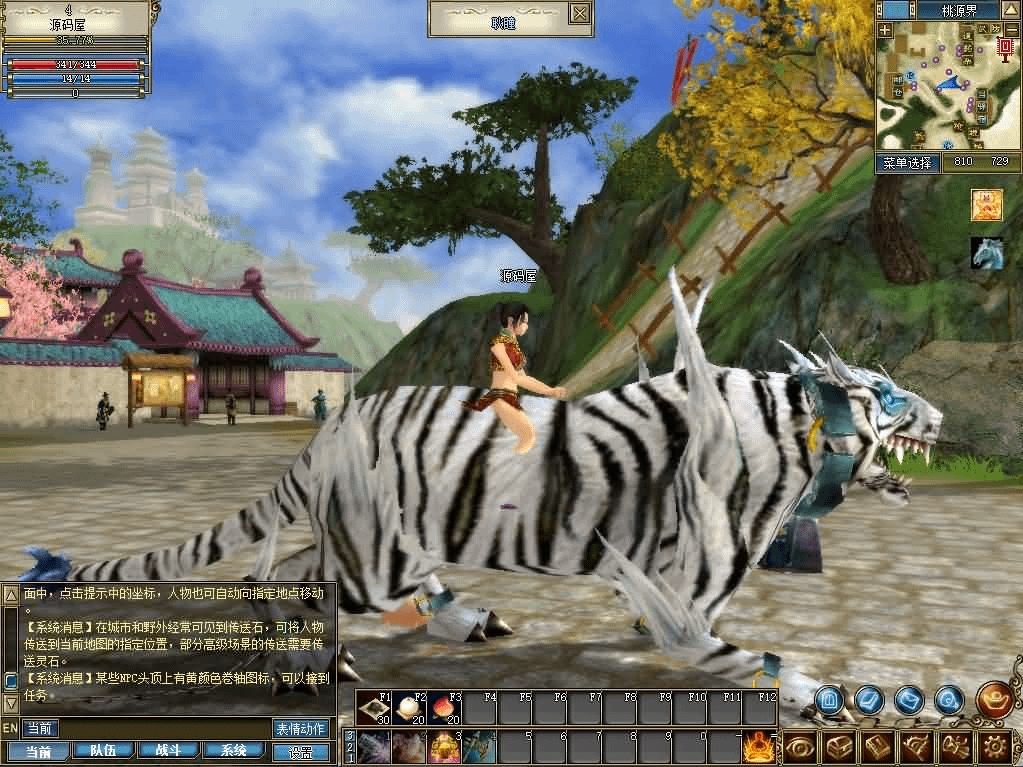
Task: Open the 表情动作 emote menu
Action: click(300, 728)
